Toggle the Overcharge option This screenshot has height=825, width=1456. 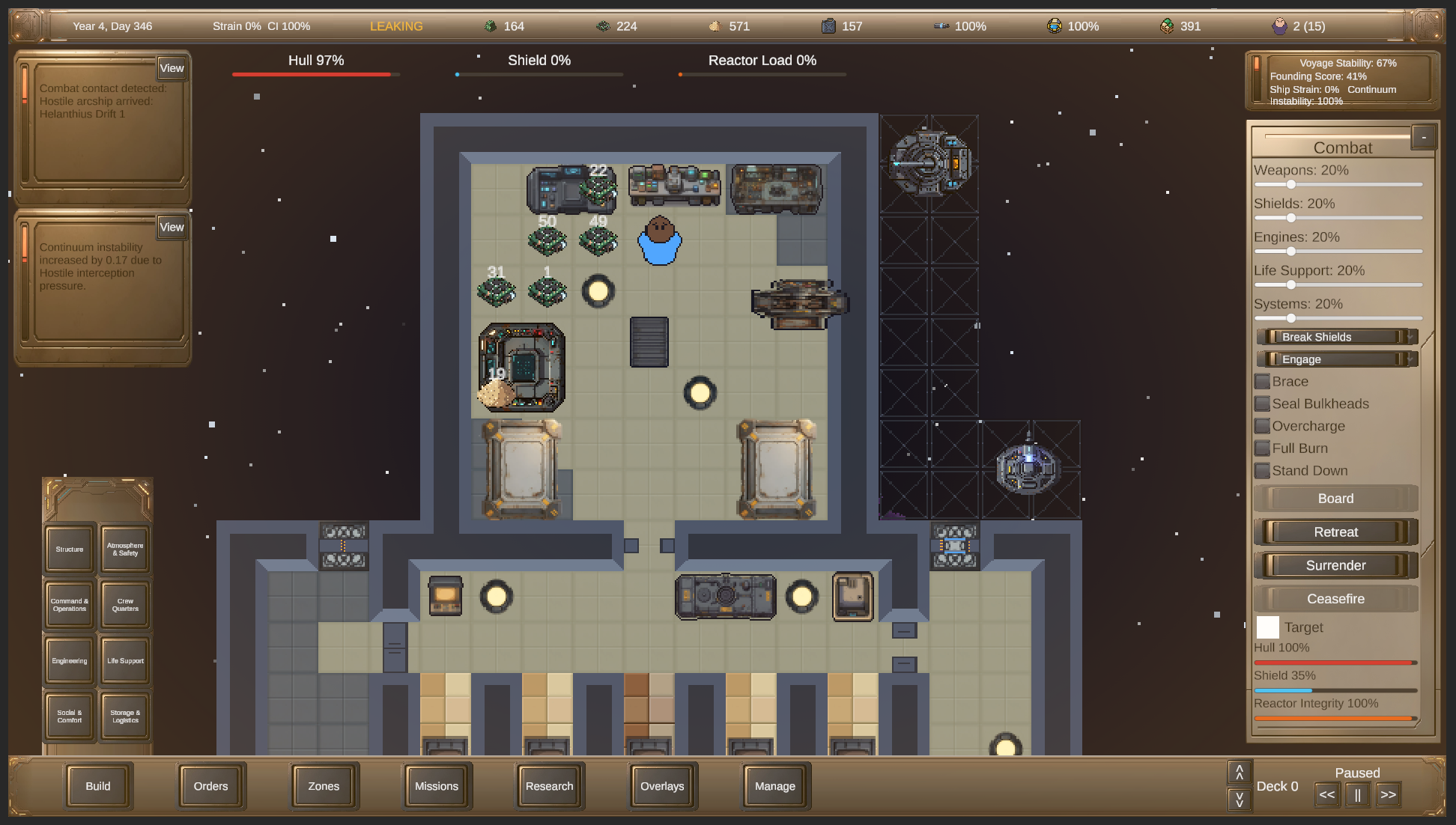pos(1263,427)
